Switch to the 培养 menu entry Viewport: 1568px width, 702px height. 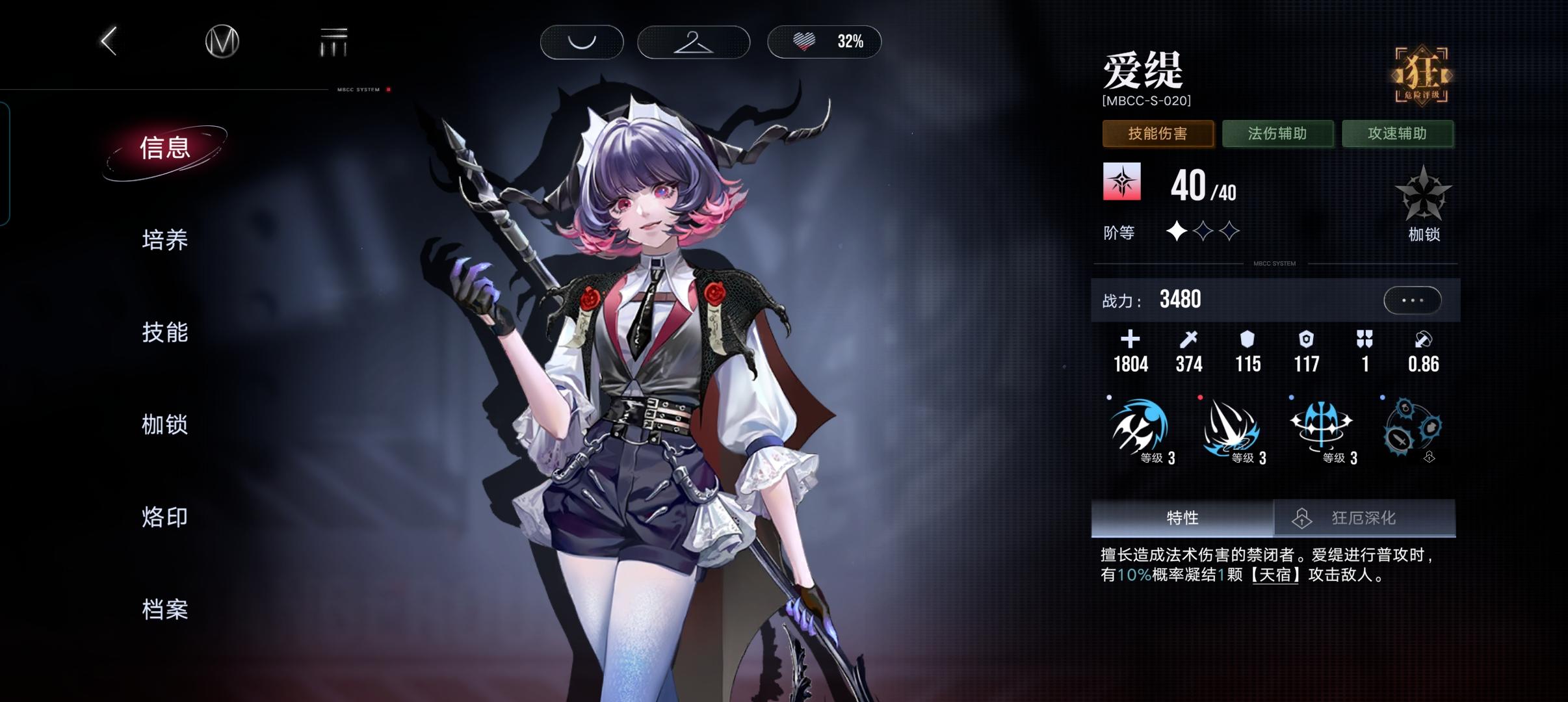click(x=165, y=240)
